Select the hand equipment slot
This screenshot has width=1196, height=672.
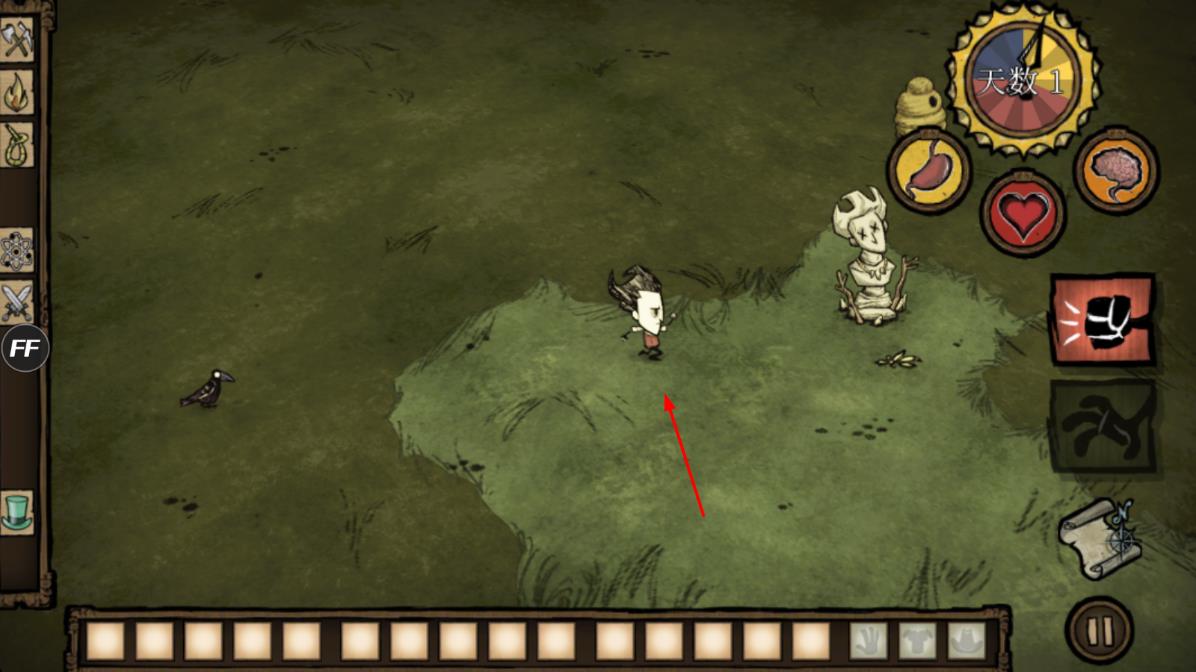(x=869, y=641)
